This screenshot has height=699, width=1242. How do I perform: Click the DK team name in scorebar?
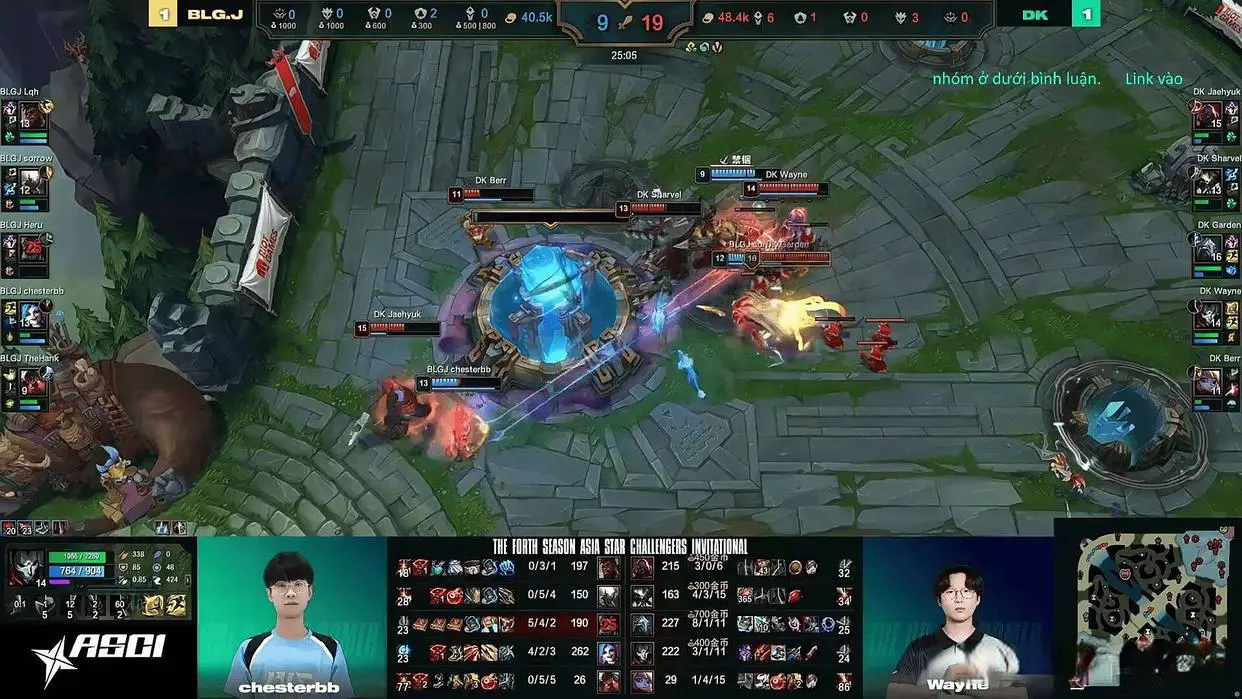tap(1034, 15)
